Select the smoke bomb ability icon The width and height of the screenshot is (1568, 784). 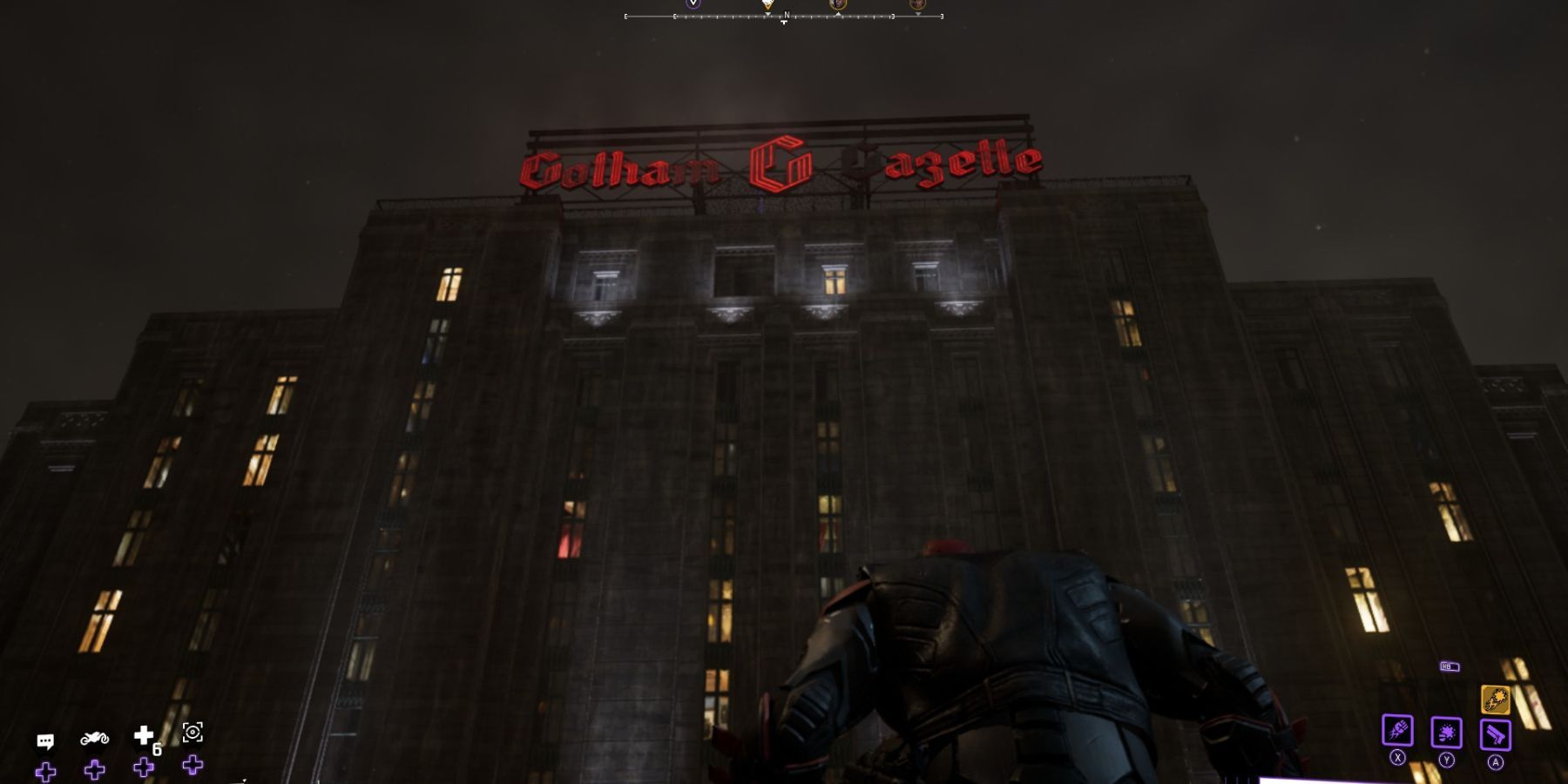(x=1447, y=733)
